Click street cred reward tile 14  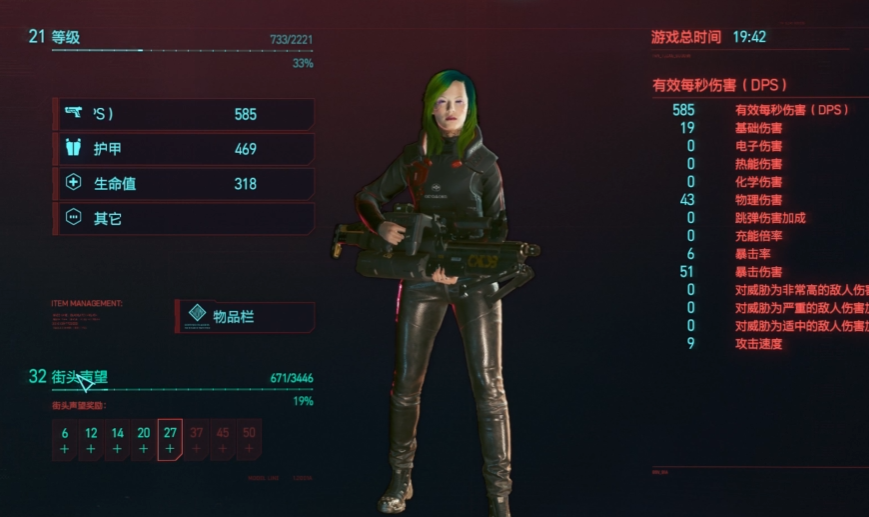coord(117,440)
